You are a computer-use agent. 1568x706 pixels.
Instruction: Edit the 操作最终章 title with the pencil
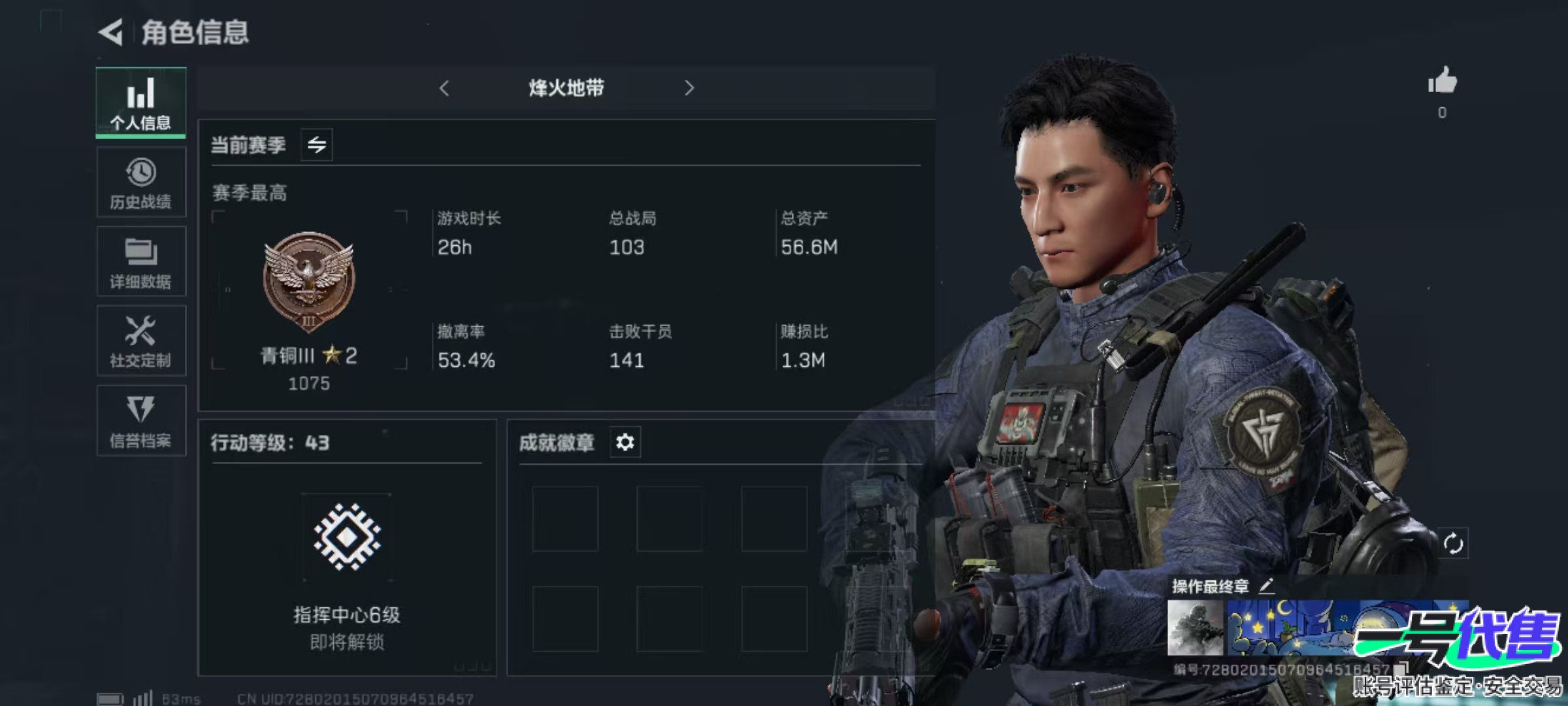[1266, 586]
